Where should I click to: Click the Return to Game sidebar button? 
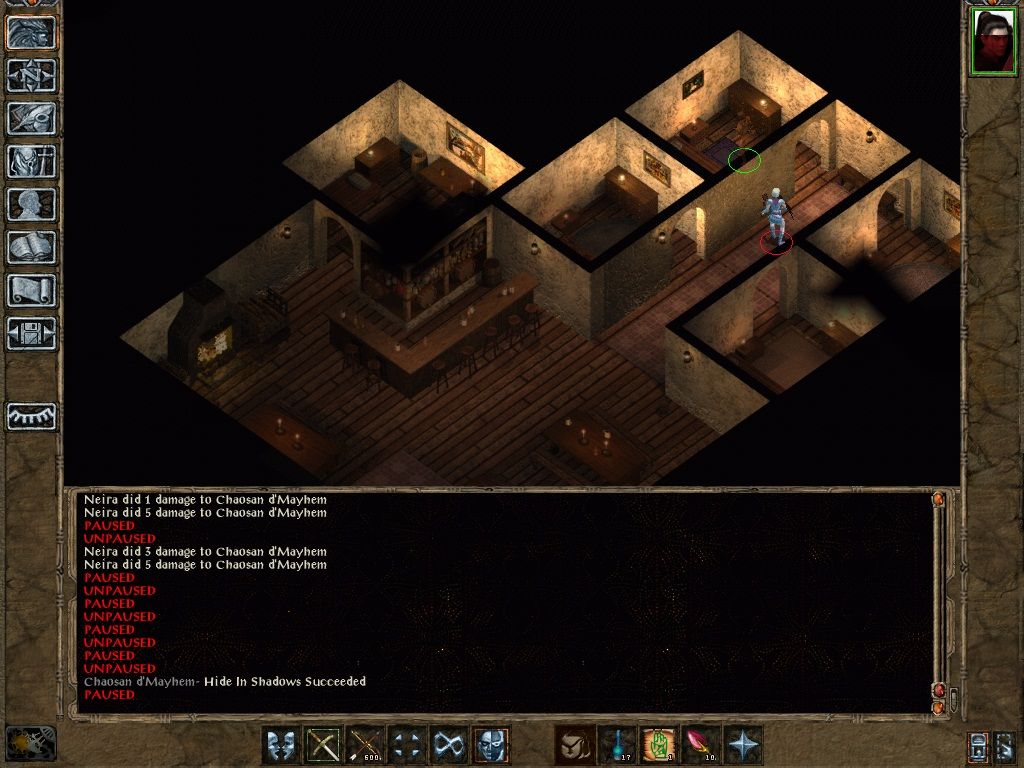[x=31, y=33]
